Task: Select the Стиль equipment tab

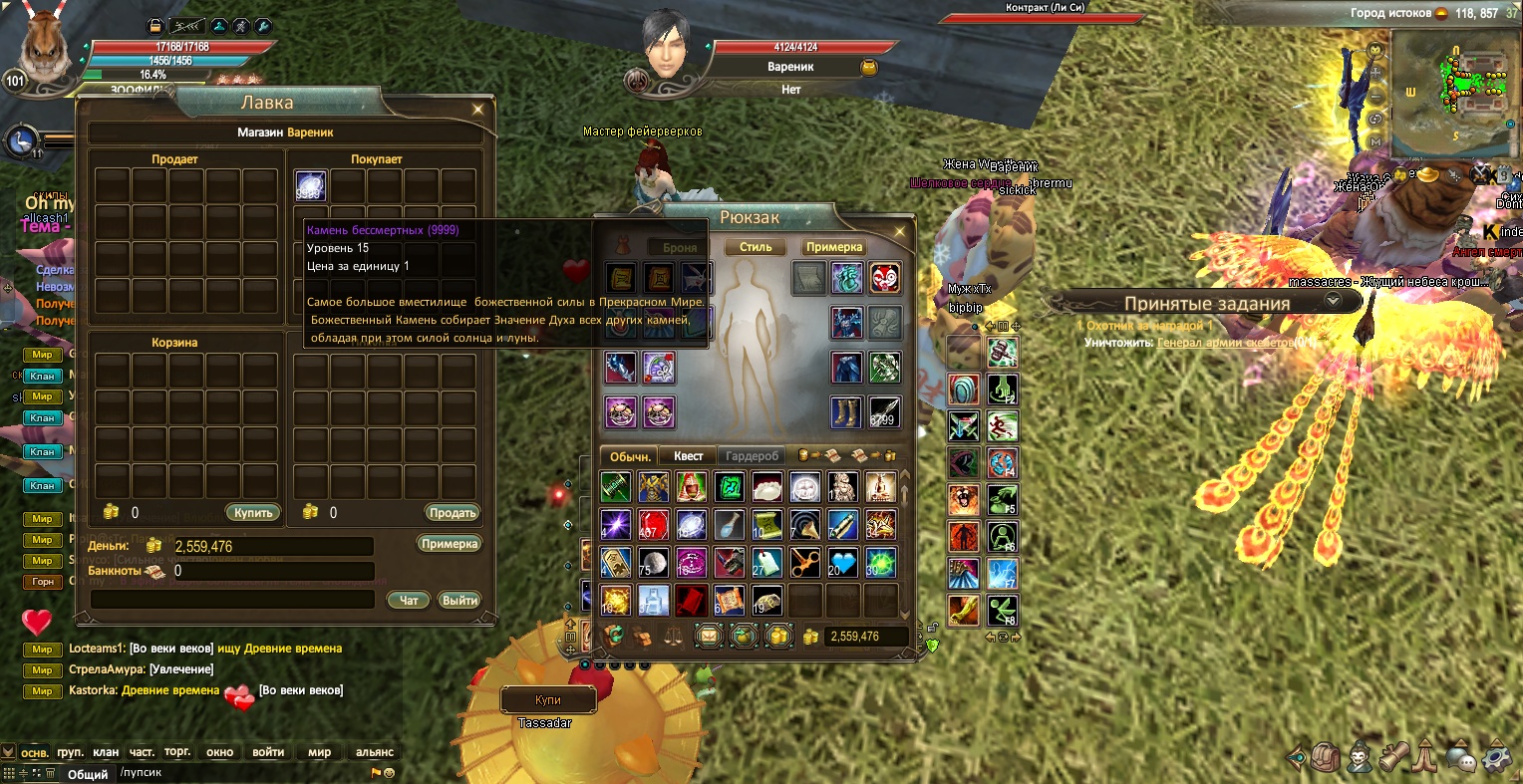Action: pyautogui.click(x=756, y=247)
